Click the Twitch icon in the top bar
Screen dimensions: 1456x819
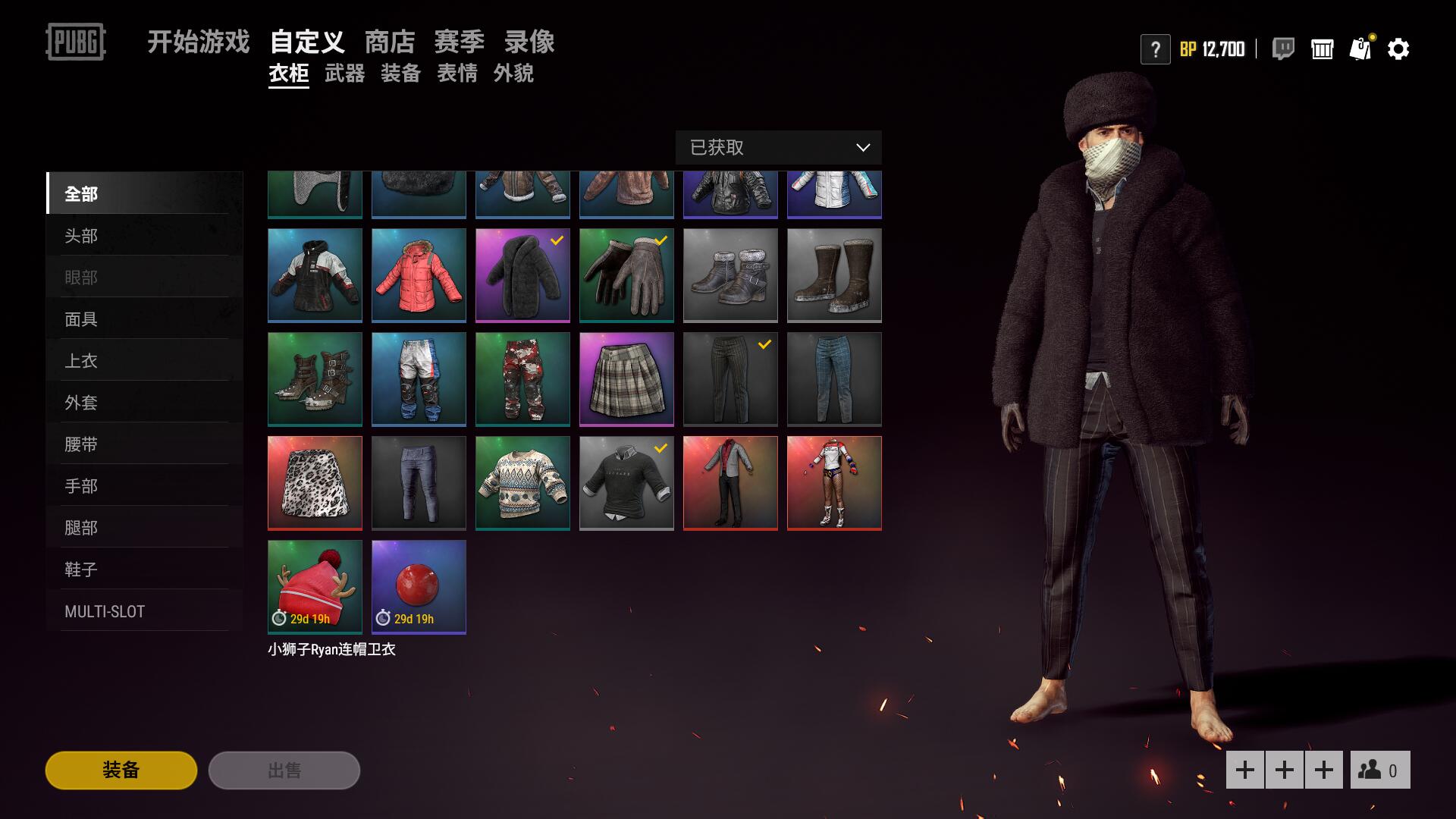1283,49
